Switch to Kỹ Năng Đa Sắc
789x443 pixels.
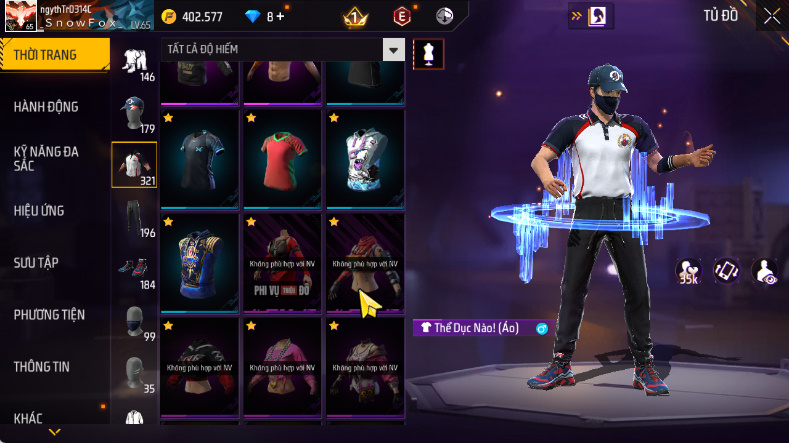click(46, 158)
